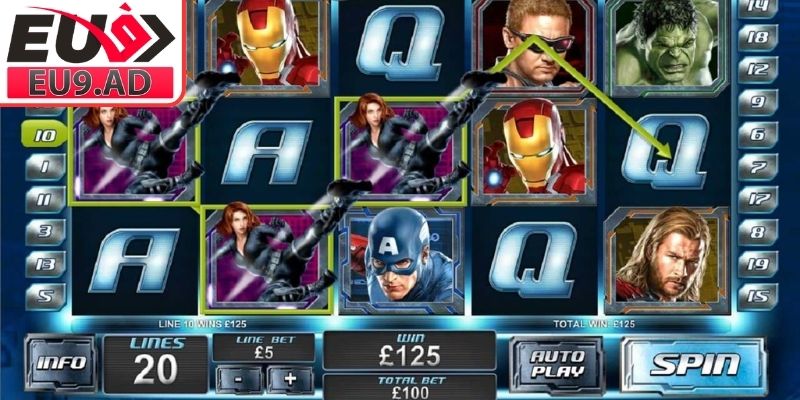800x400 pixels.
Task: Select payline 6 marker
Action: 757,134
